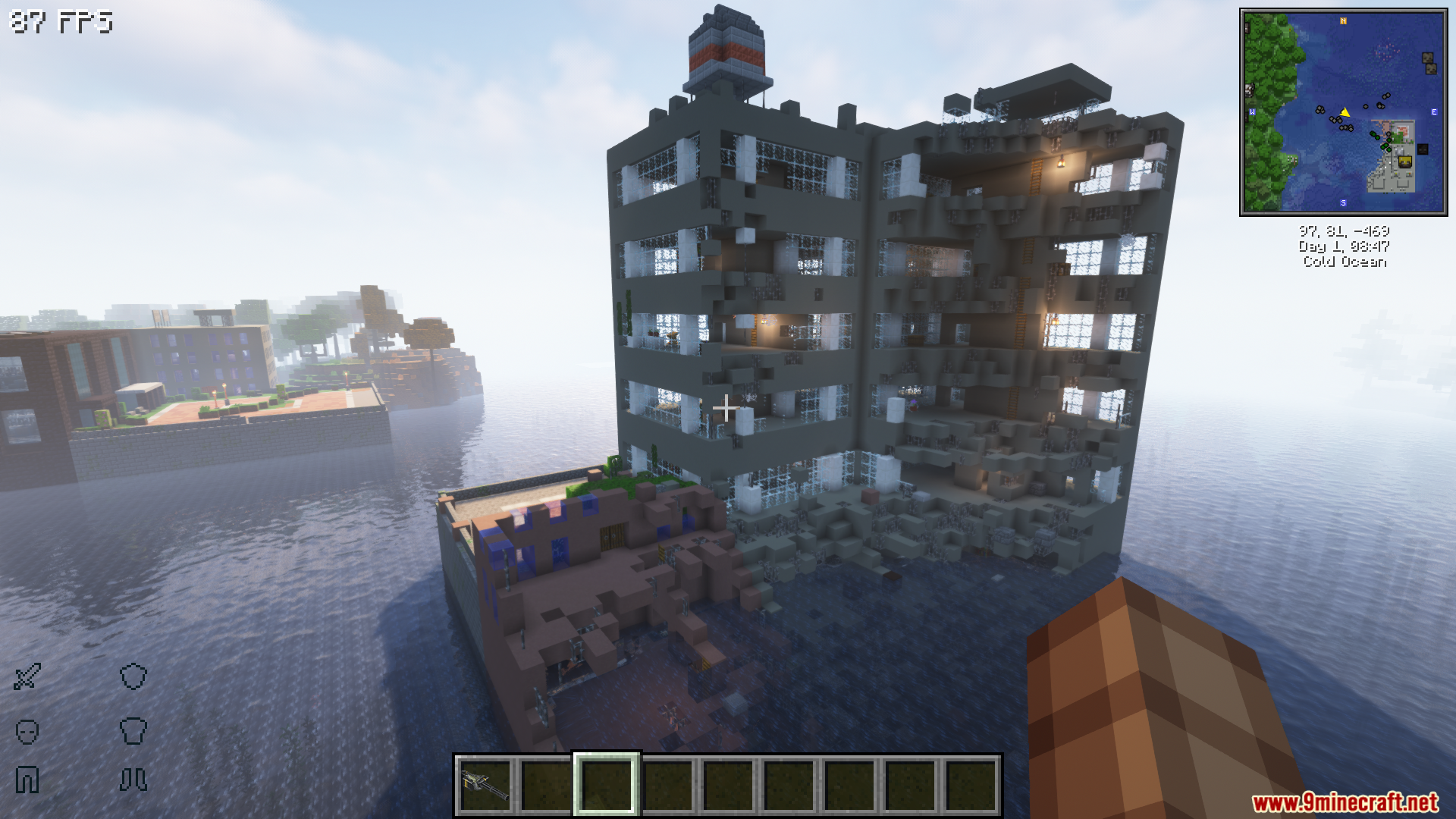Choose the shield offhand slot icon

(x=133, y=676)
